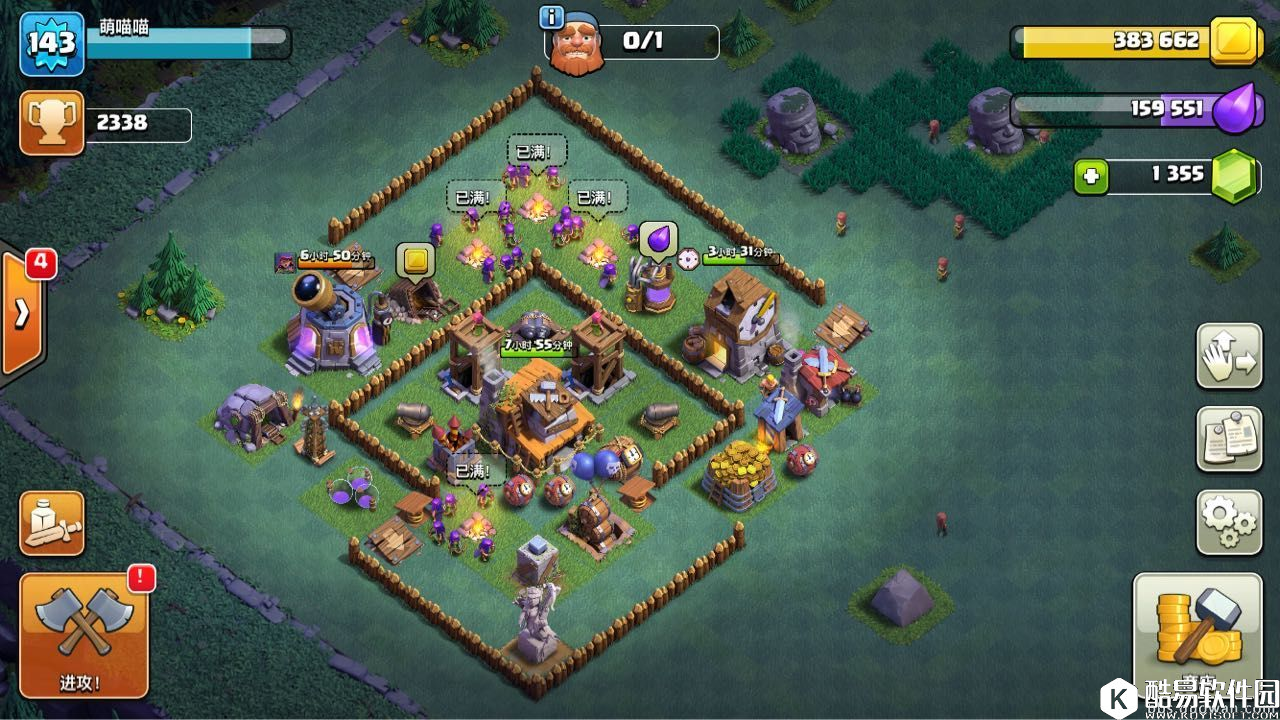Collect the gold bubble above the mine
Viewport: 1280px width, 720px height.
click(x=414, y=261)
